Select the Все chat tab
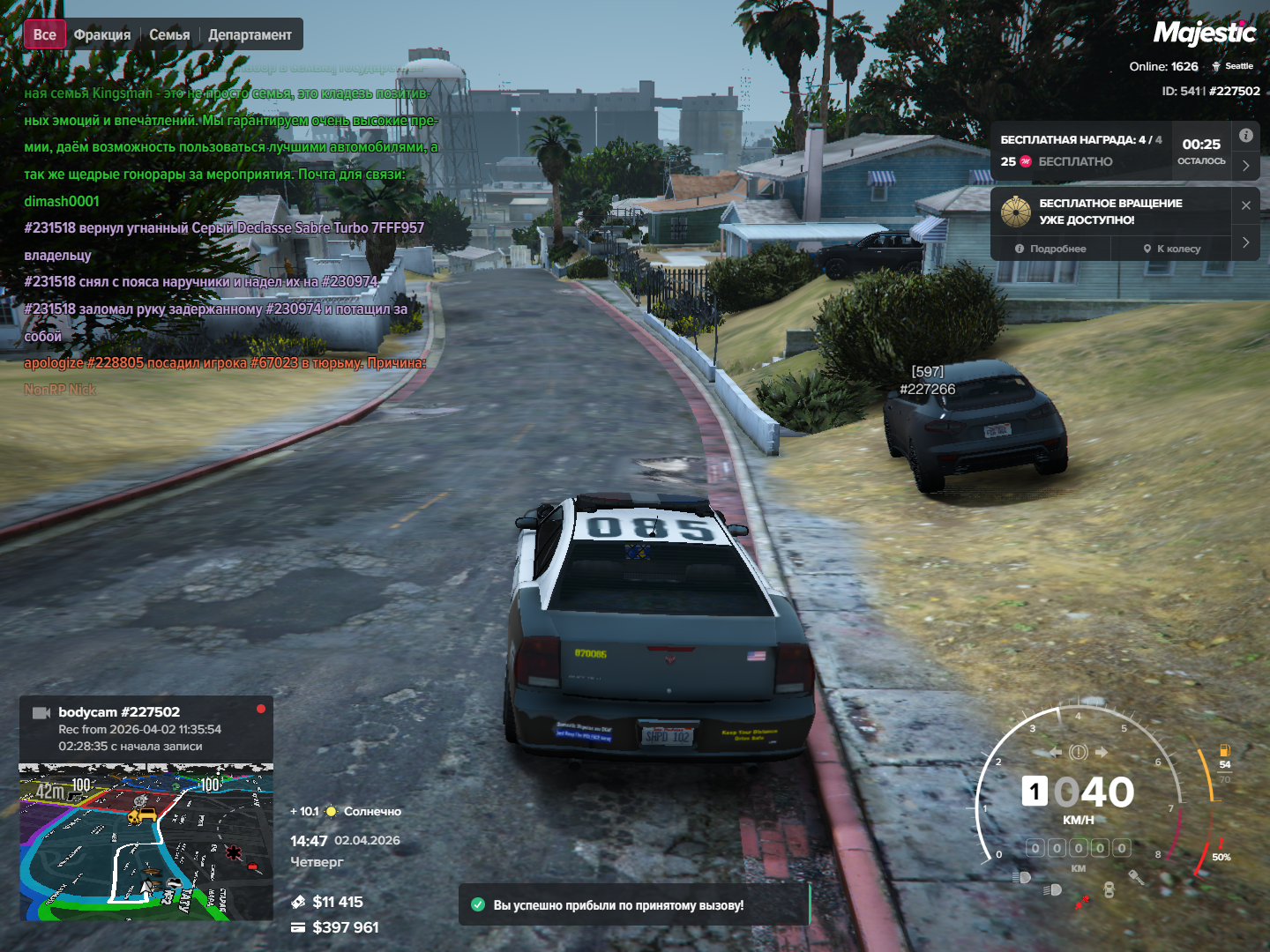 point(44,35)
